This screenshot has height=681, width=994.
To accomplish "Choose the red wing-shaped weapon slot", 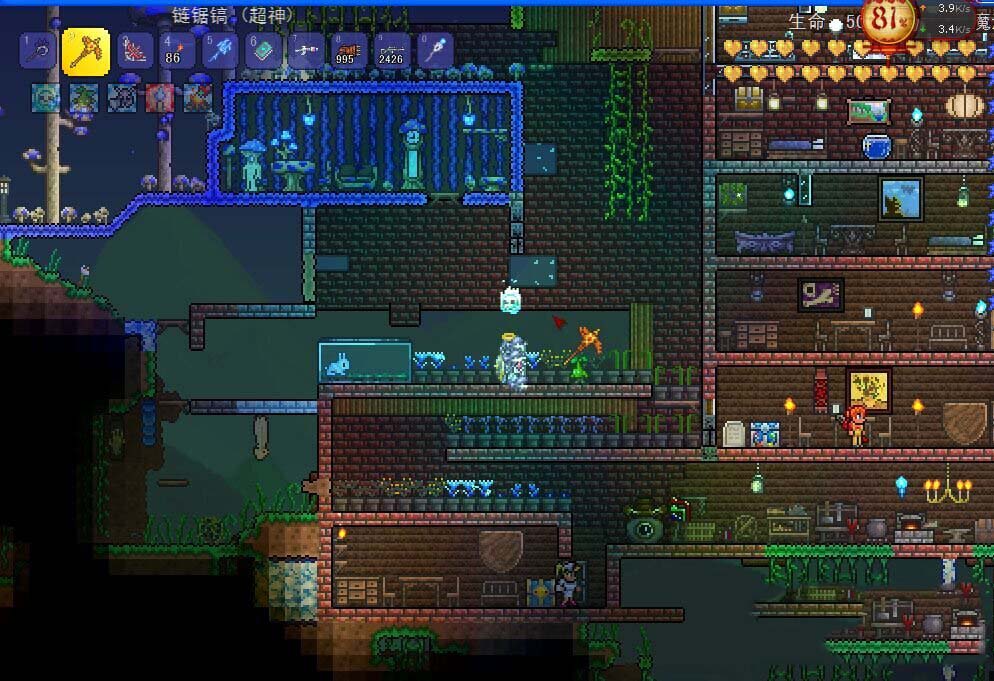I will click(135, 50).
